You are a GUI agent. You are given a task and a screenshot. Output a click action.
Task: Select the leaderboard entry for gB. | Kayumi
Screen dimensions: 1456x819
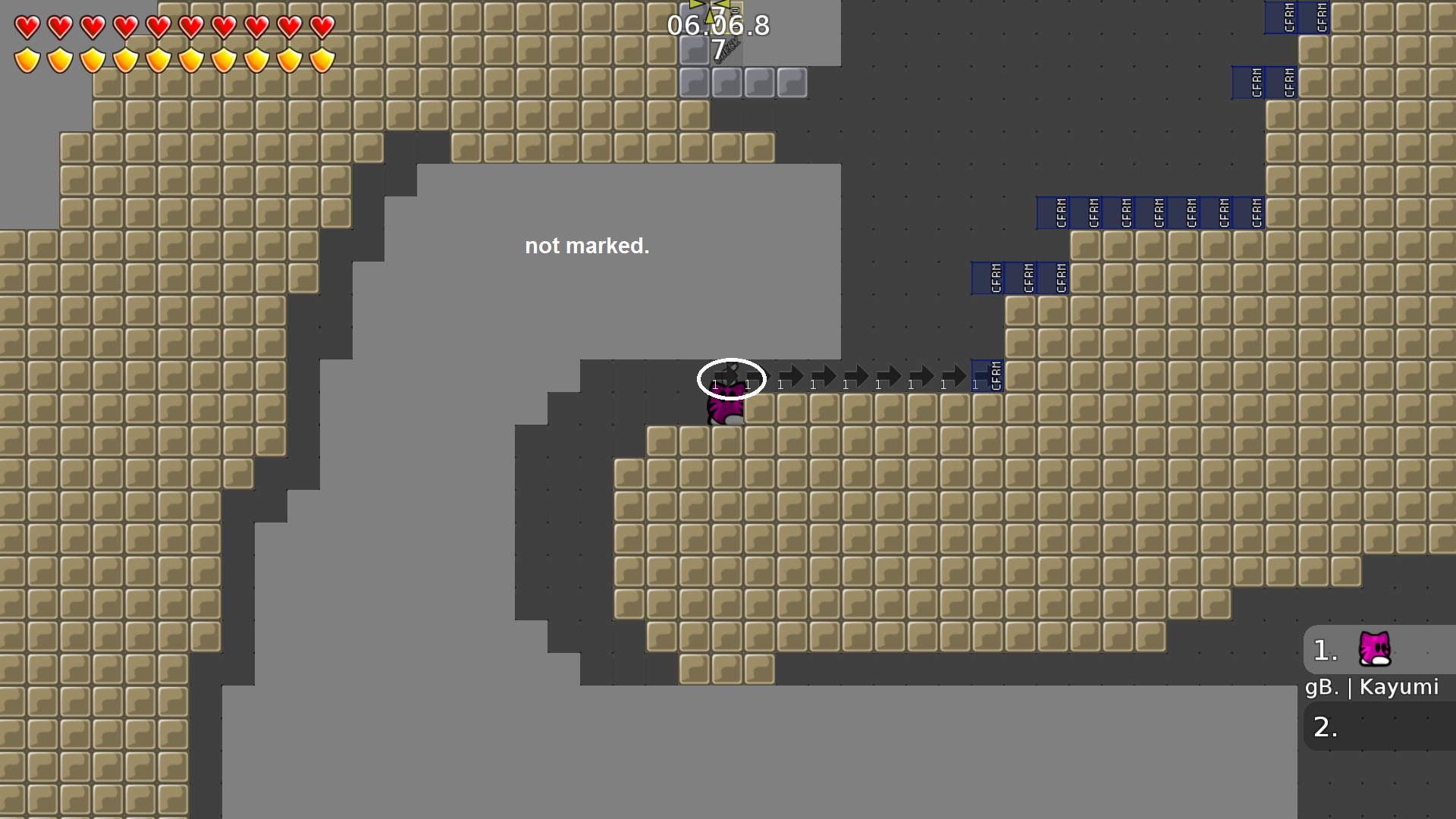(x=1371, y=686)
